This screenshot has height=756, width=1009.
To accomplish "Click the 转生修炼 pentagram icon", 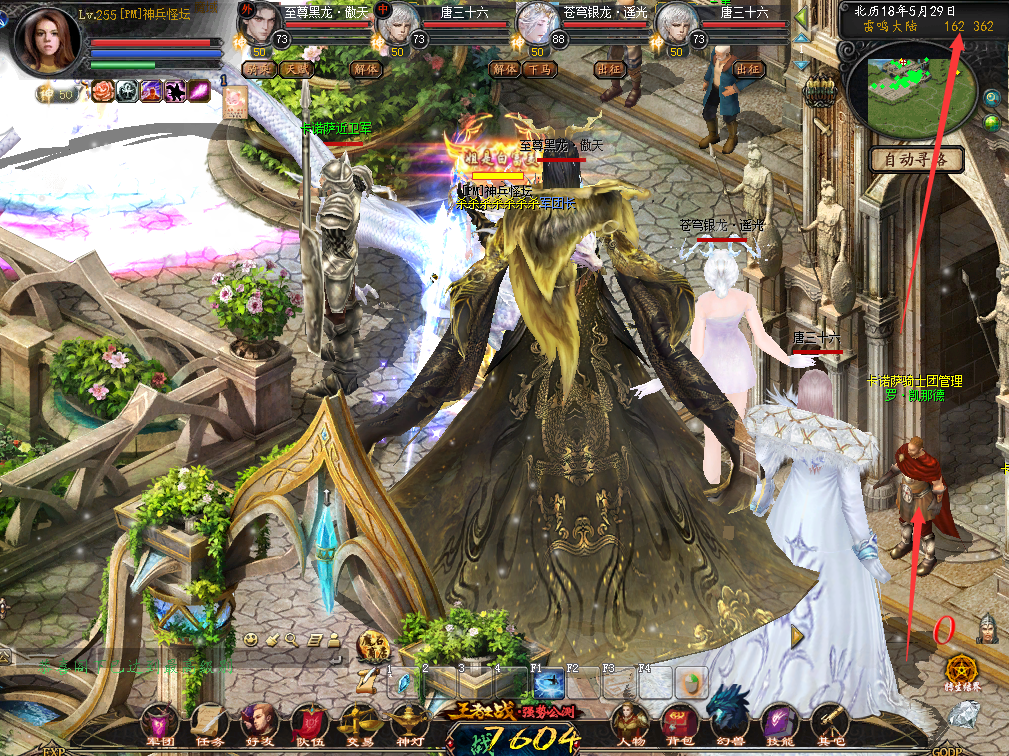I will (963, 670).
